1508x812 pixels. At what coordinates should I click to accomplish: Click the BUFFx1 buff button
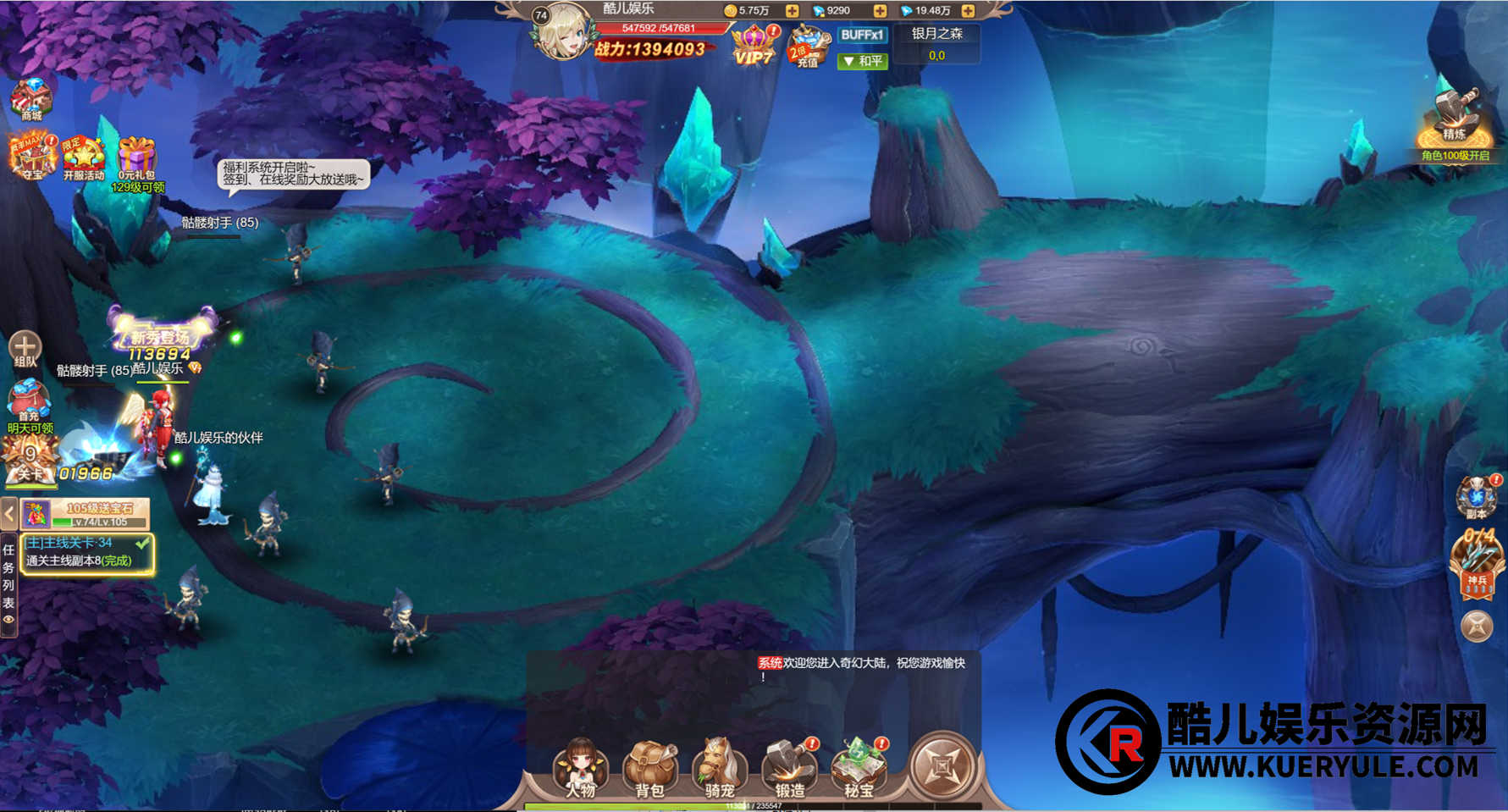tap(862, 35)
